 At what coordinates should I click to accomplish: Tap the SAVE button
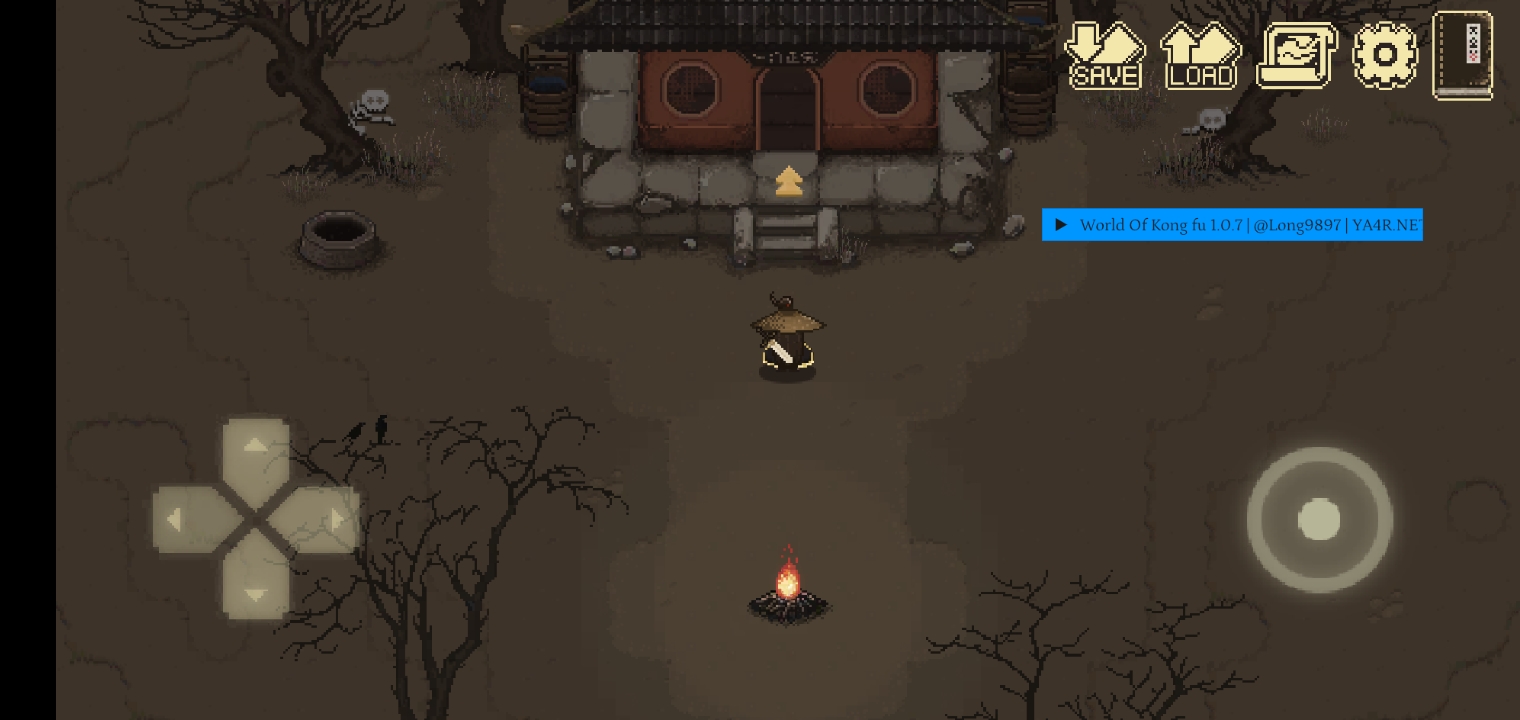coord(1105,56)
